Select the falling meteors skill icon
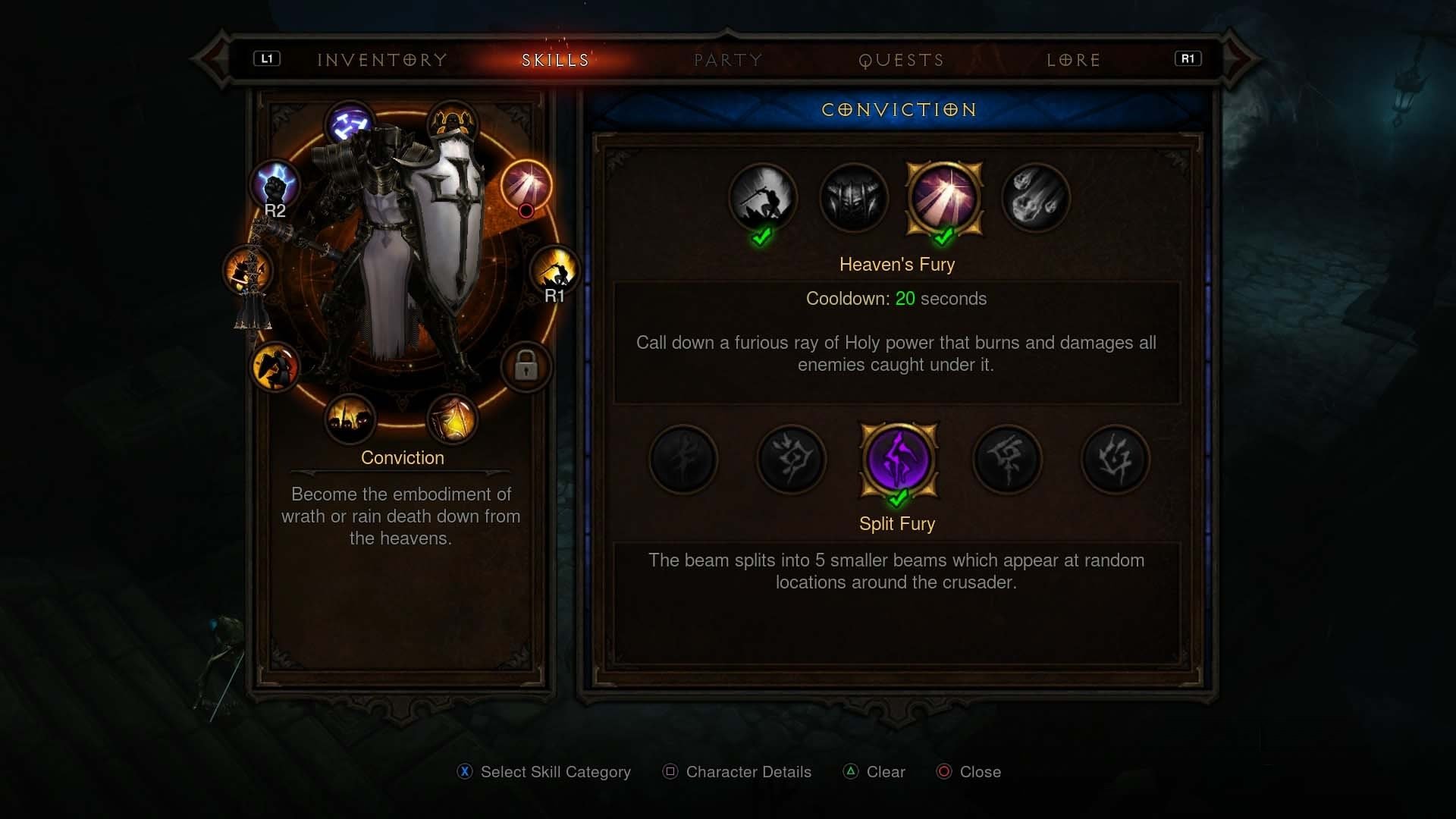This screenshot has width=1456, height=819. (x=1036, y=199)
